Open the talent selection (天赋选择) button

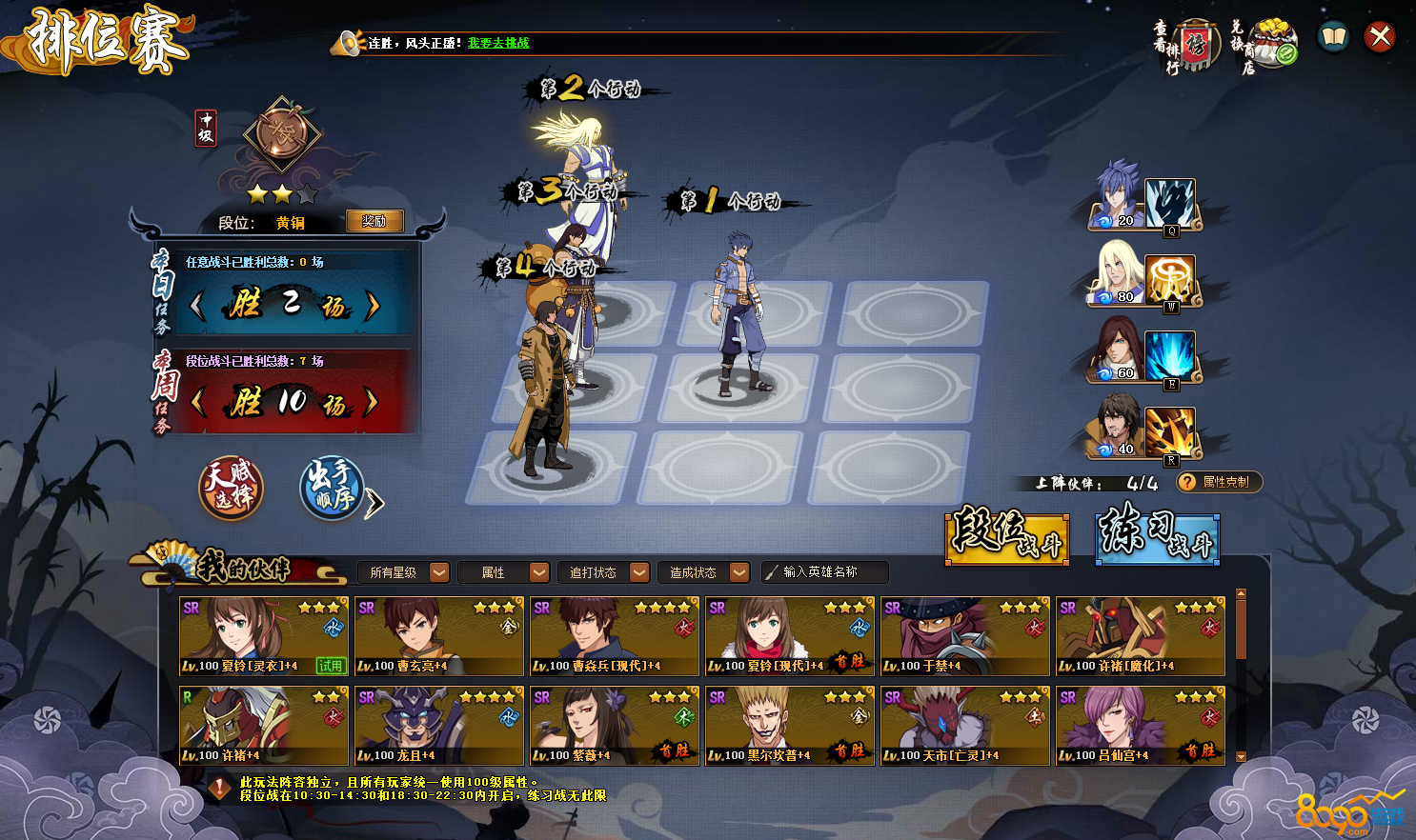tap(231, 487)
